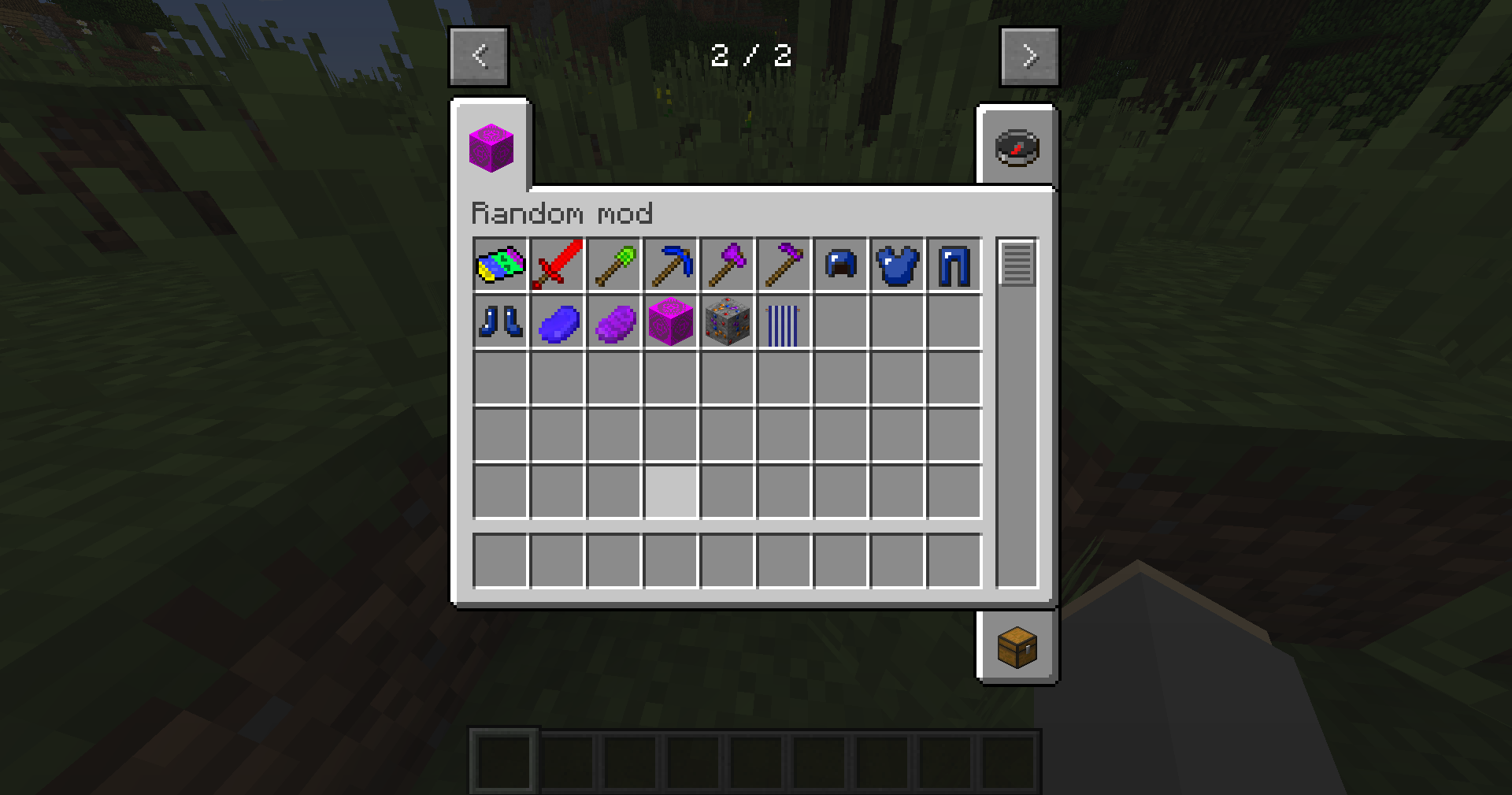Select the rainbow item in the first slot
This screenshot has height=795, width=1512.
[500, 264]
